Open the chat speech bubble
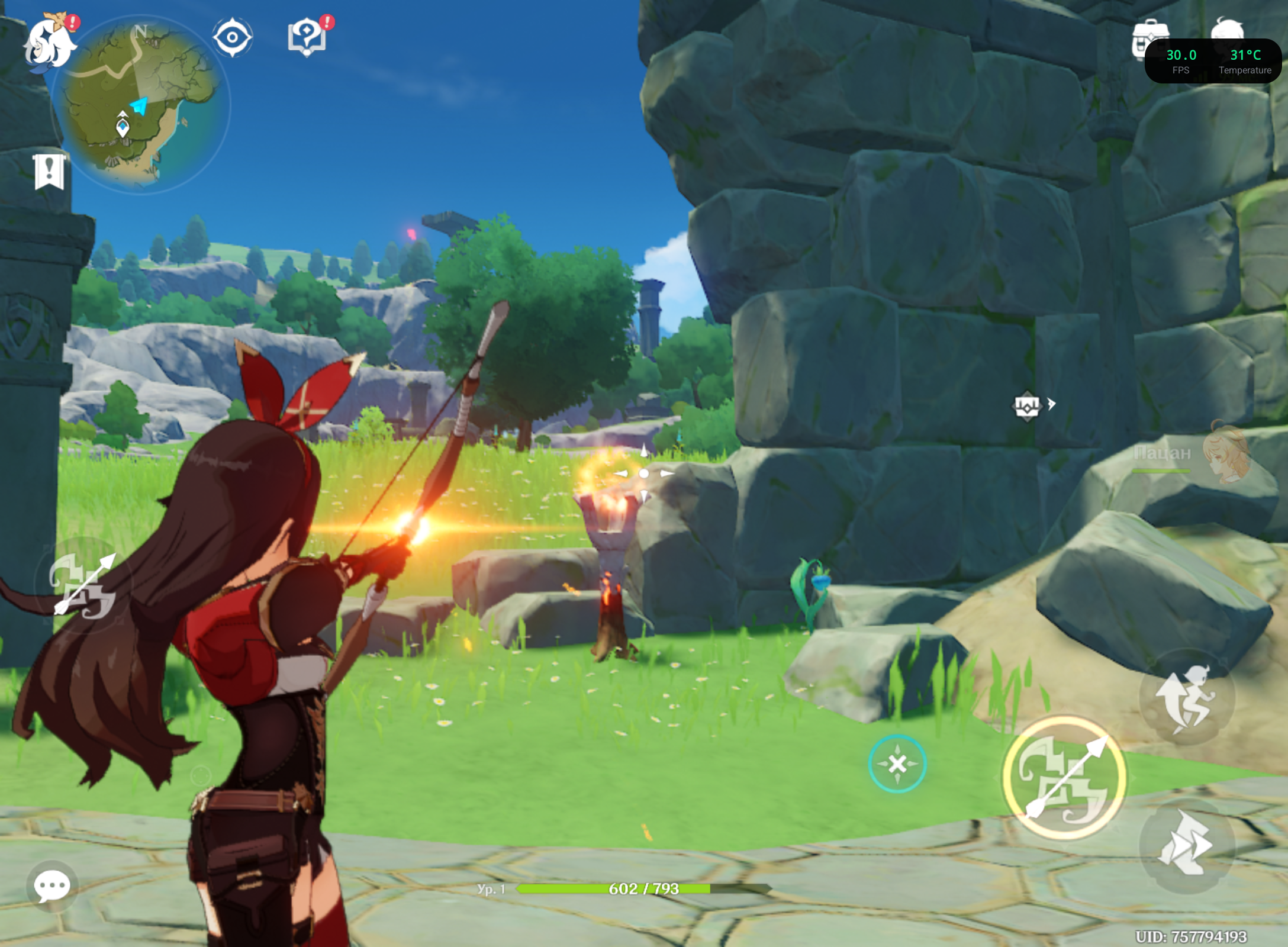This screenshot has width=1288, height=947. pos(52,886)
